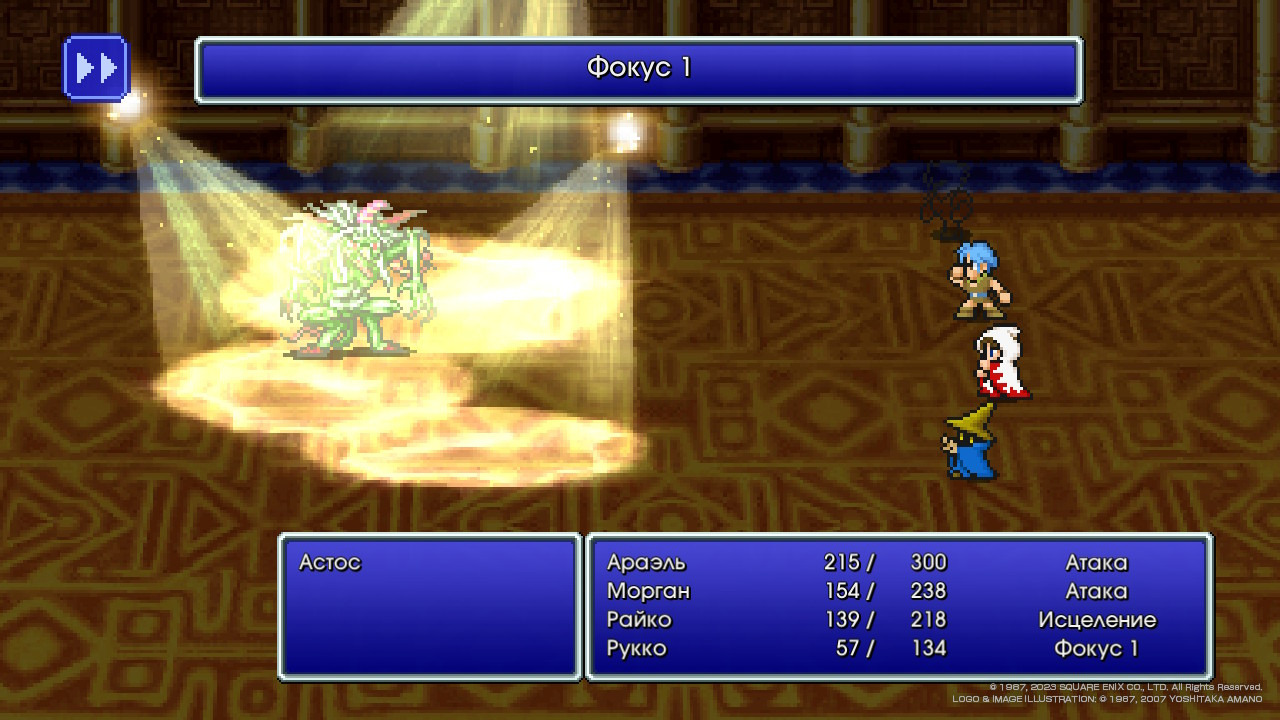Choose Морган in the party list

pos(648,591)
